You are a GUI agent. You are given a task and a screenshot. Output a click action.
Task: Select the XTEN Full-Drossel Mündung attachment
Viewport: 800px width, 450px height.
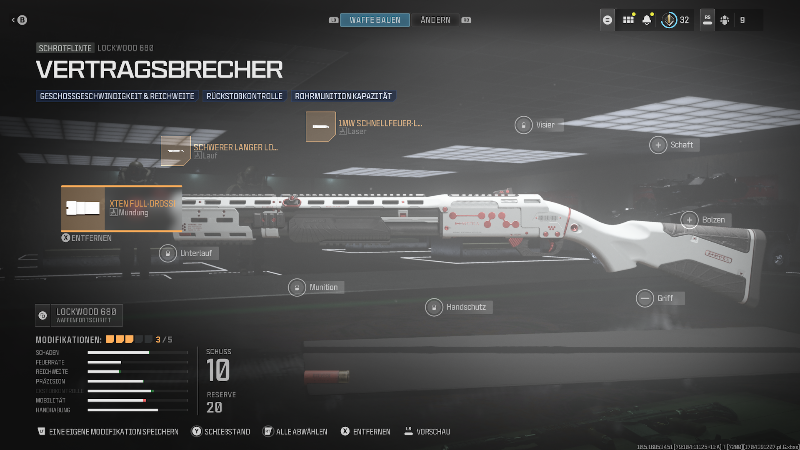pos(121,208)
